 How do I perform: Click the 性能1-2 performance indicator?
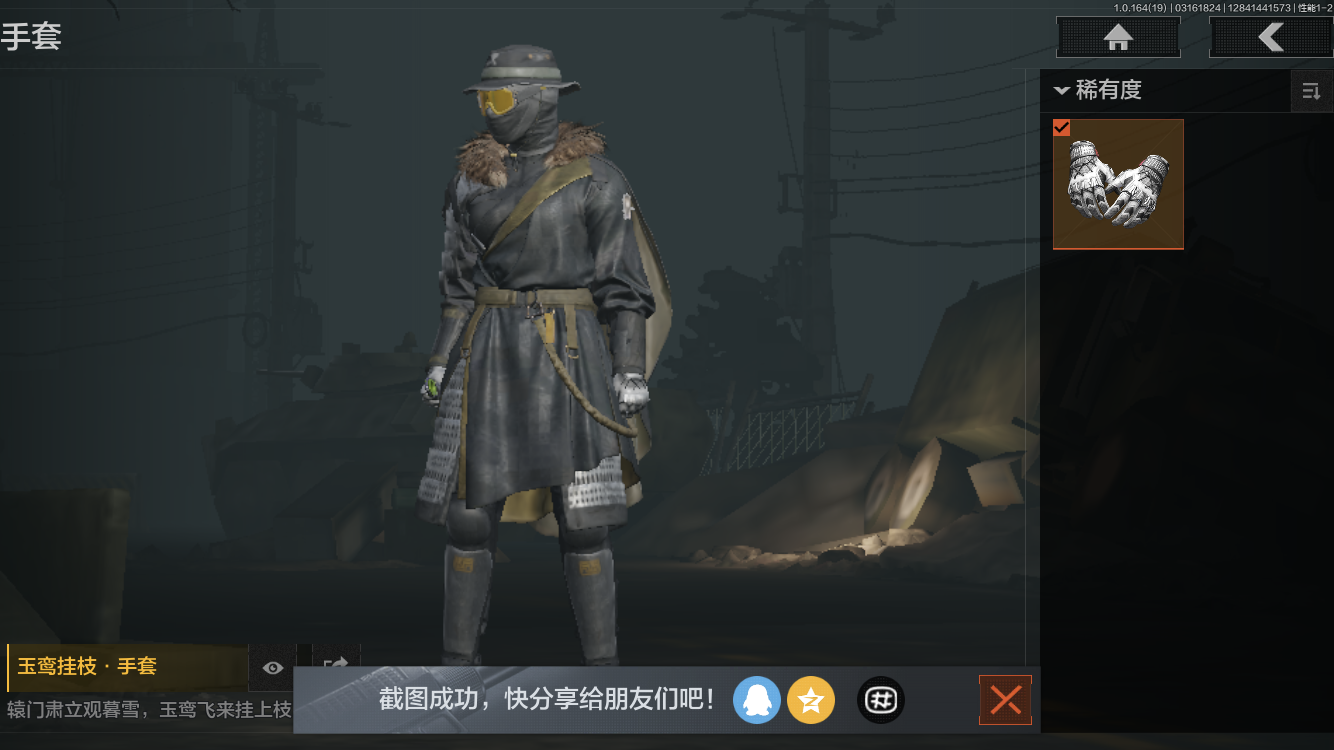[1310, 8]
